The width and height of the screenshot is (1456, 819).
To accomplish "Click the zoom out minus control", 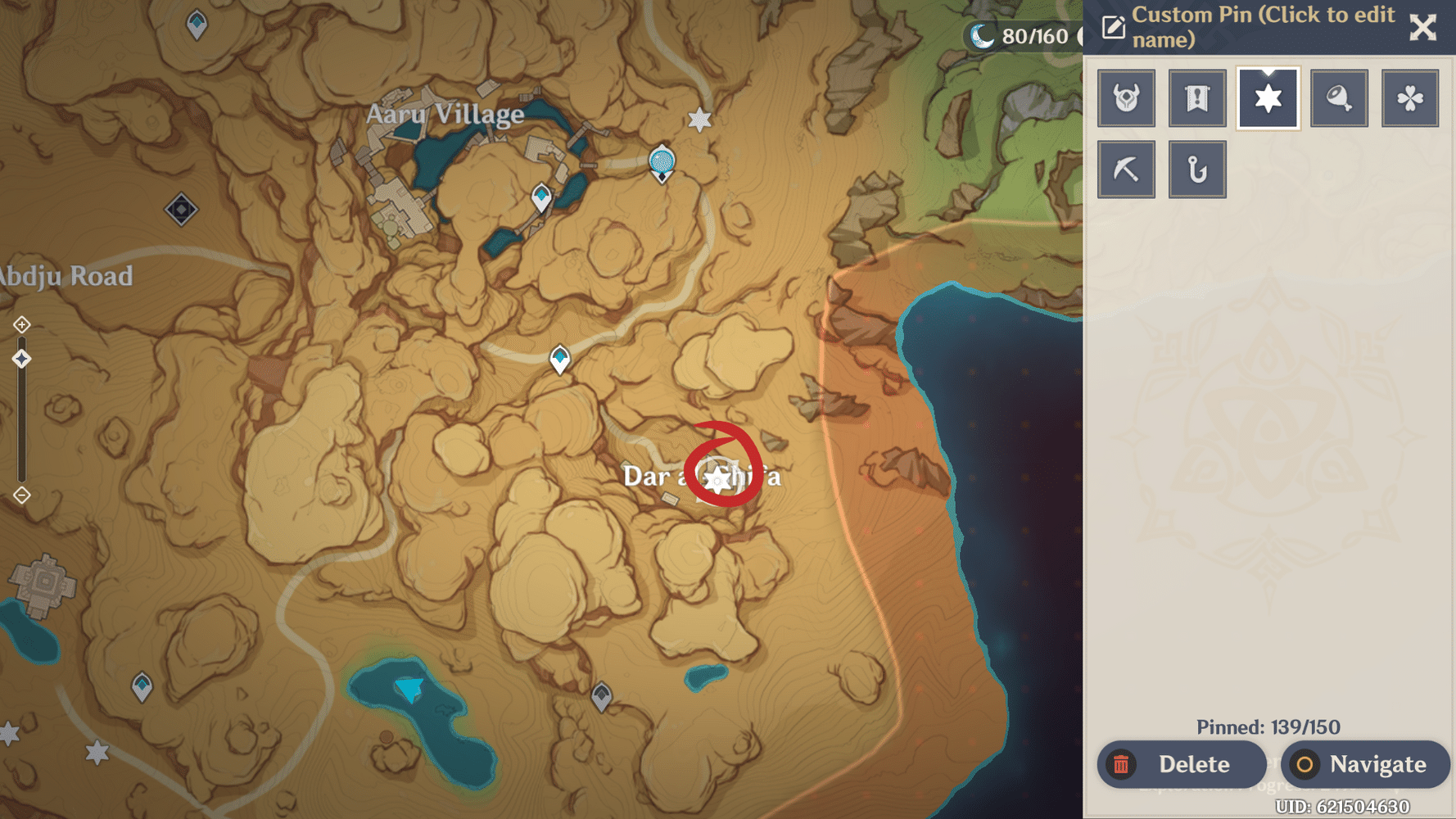I will (20, 495).
